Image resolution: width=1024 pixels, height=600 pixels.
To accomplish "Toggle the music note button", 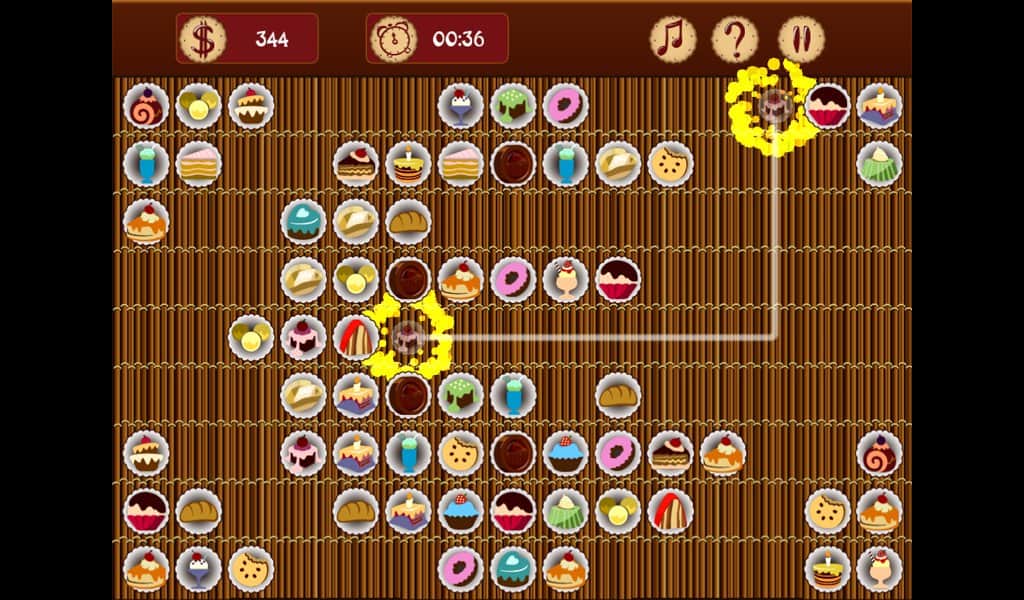I will point(673,40).
